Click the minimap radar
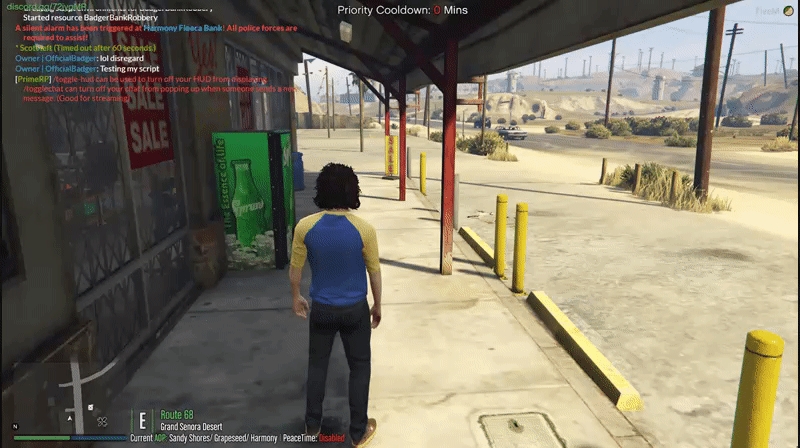This screenshot has width=800, height=448. tap(68, 395)
